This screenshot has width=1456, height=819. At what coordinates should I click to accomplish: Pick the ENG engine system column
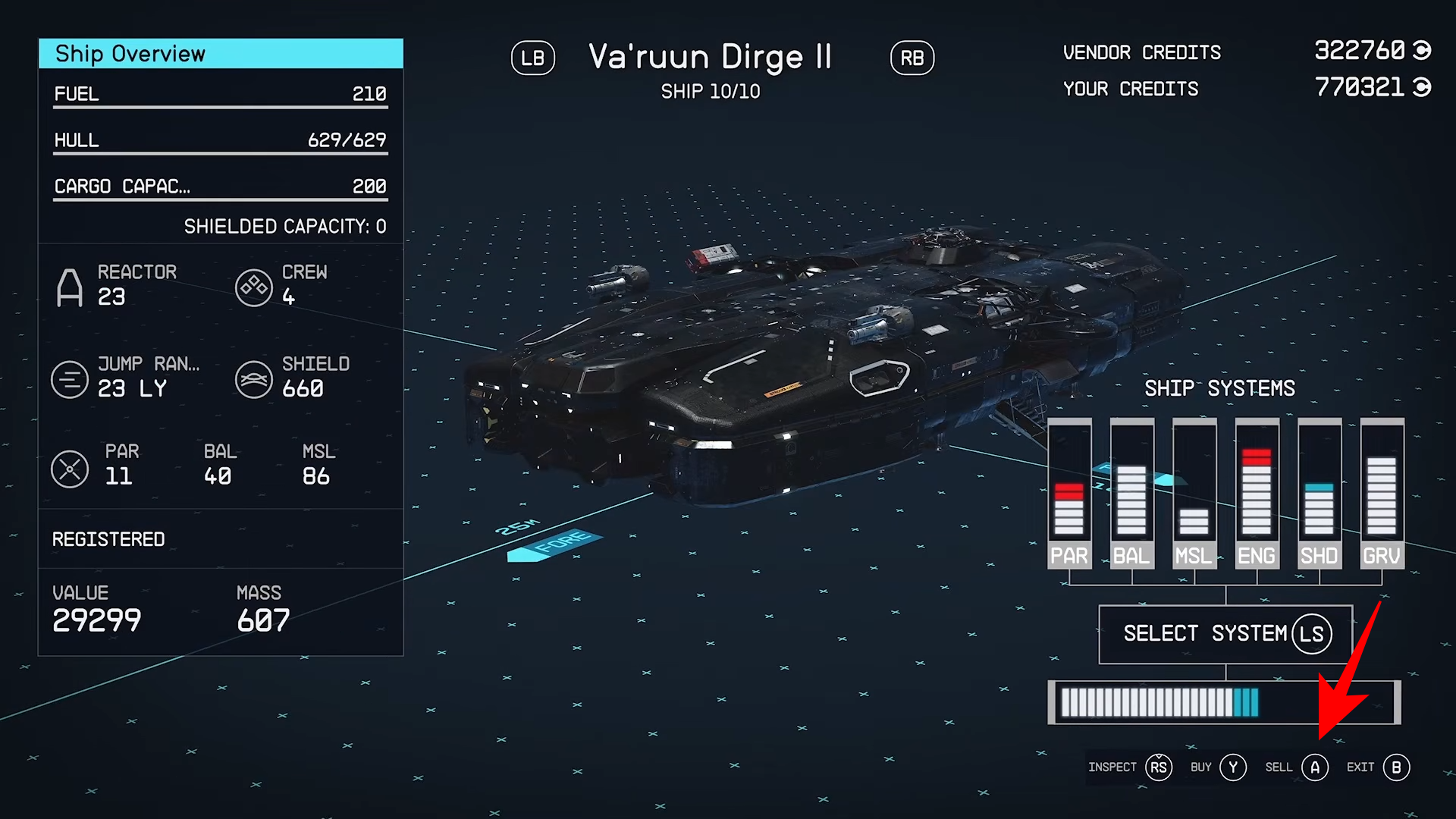(1257, 493)
